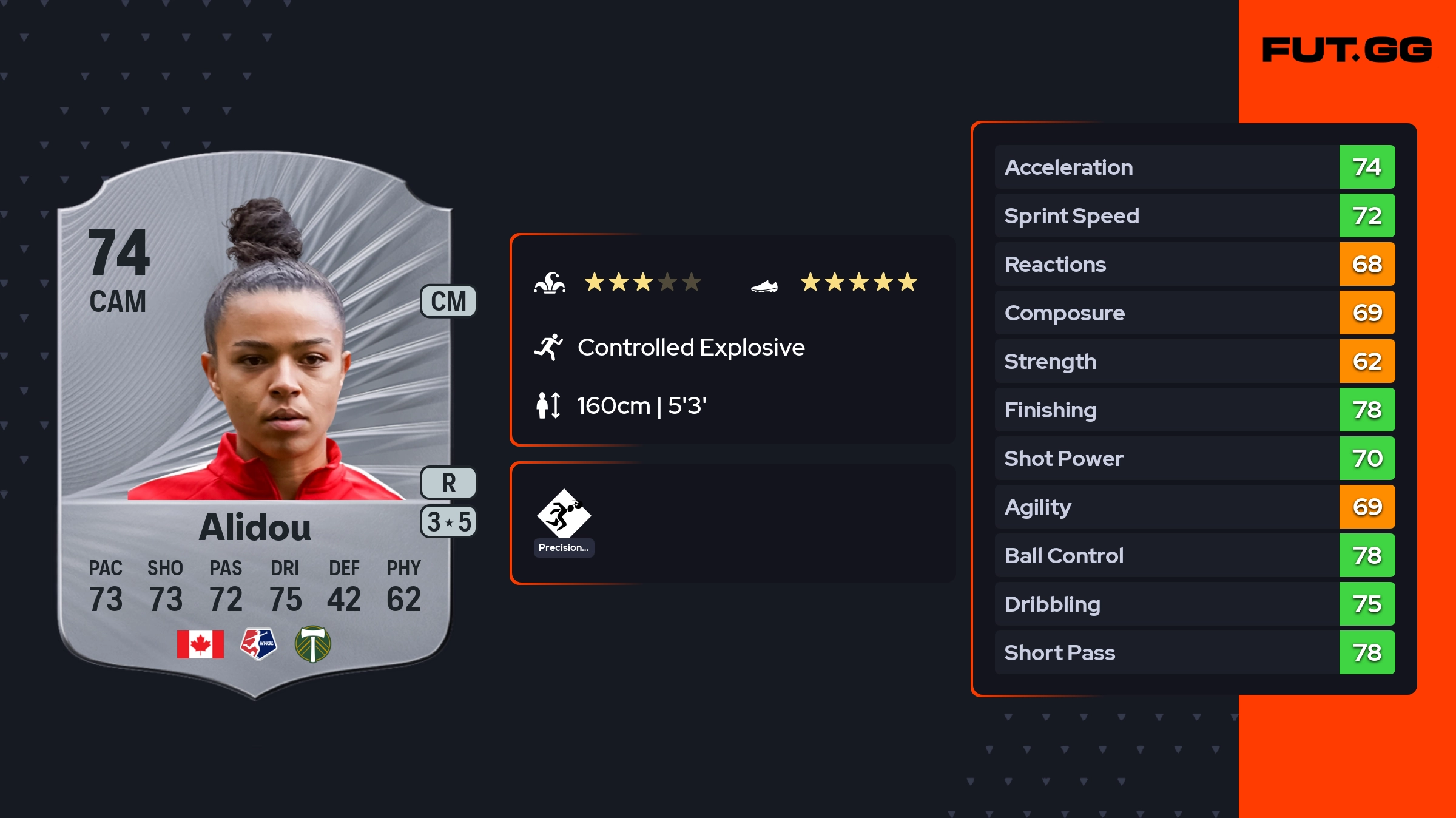Click the 3 star 5 skill badge
This screenshot has width=1456, height=818.
pos(448,522)
